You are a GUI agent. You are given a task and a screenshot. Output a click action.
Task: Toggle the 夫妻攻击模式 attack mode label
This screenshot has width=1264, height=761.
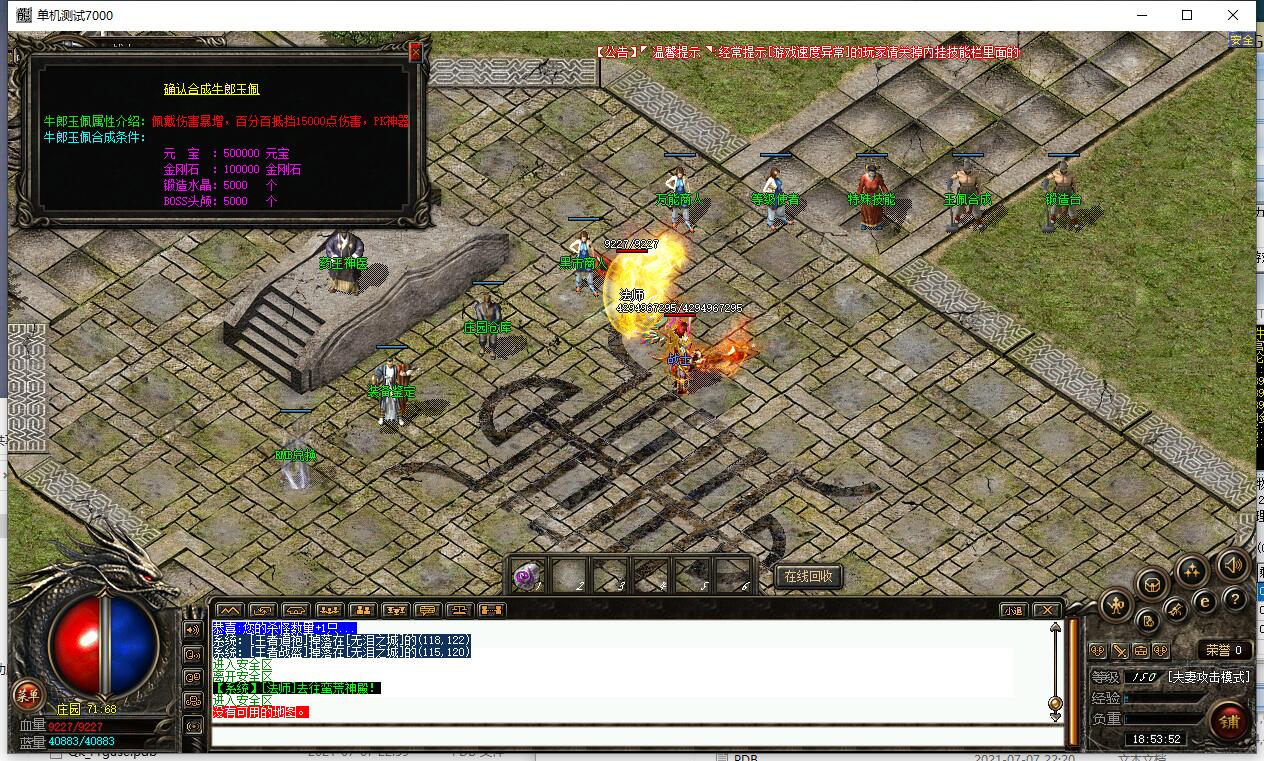(1208, 677)
